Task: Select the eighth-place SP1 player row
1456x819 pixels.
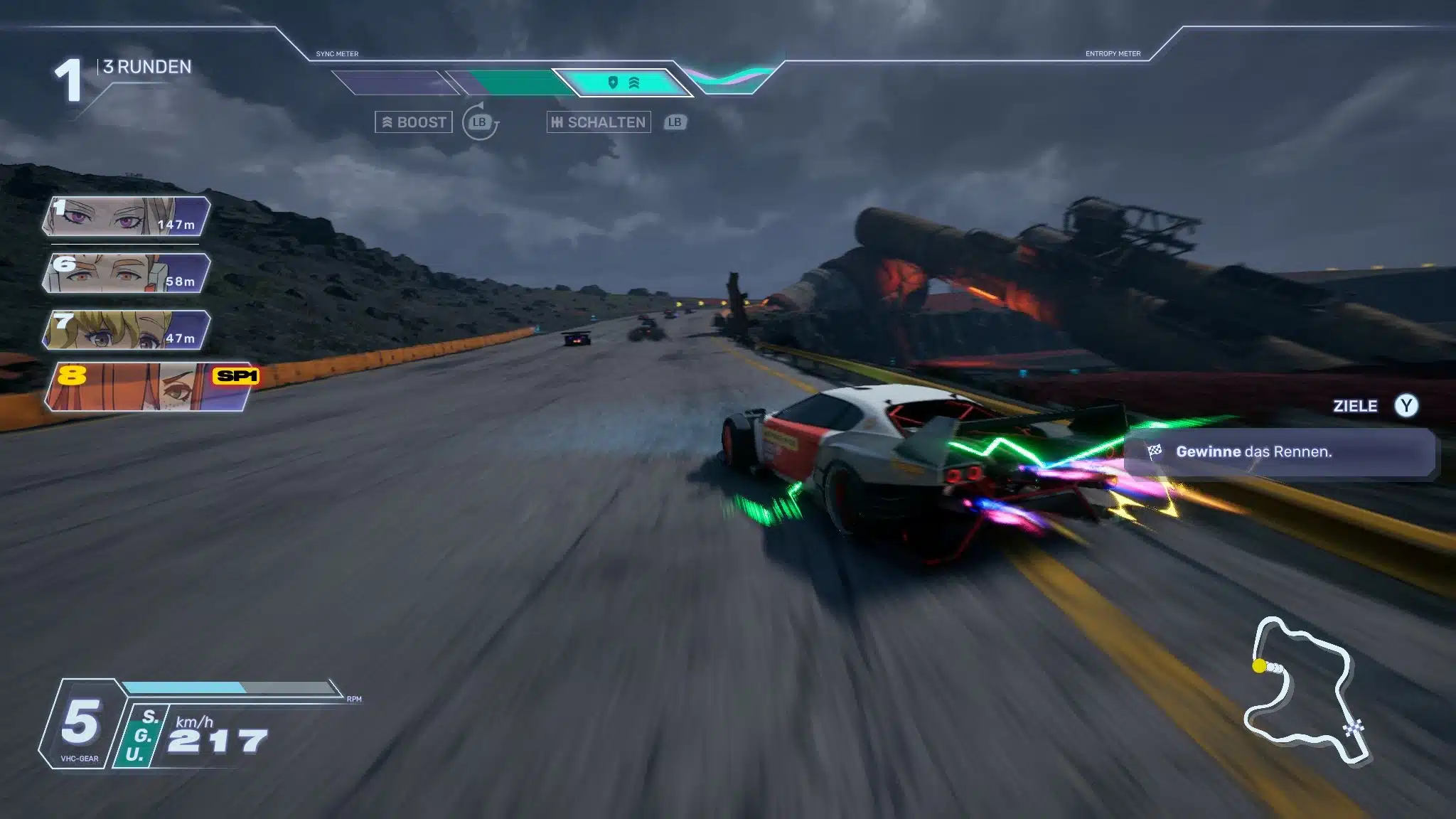Action: tap(149, 387)
